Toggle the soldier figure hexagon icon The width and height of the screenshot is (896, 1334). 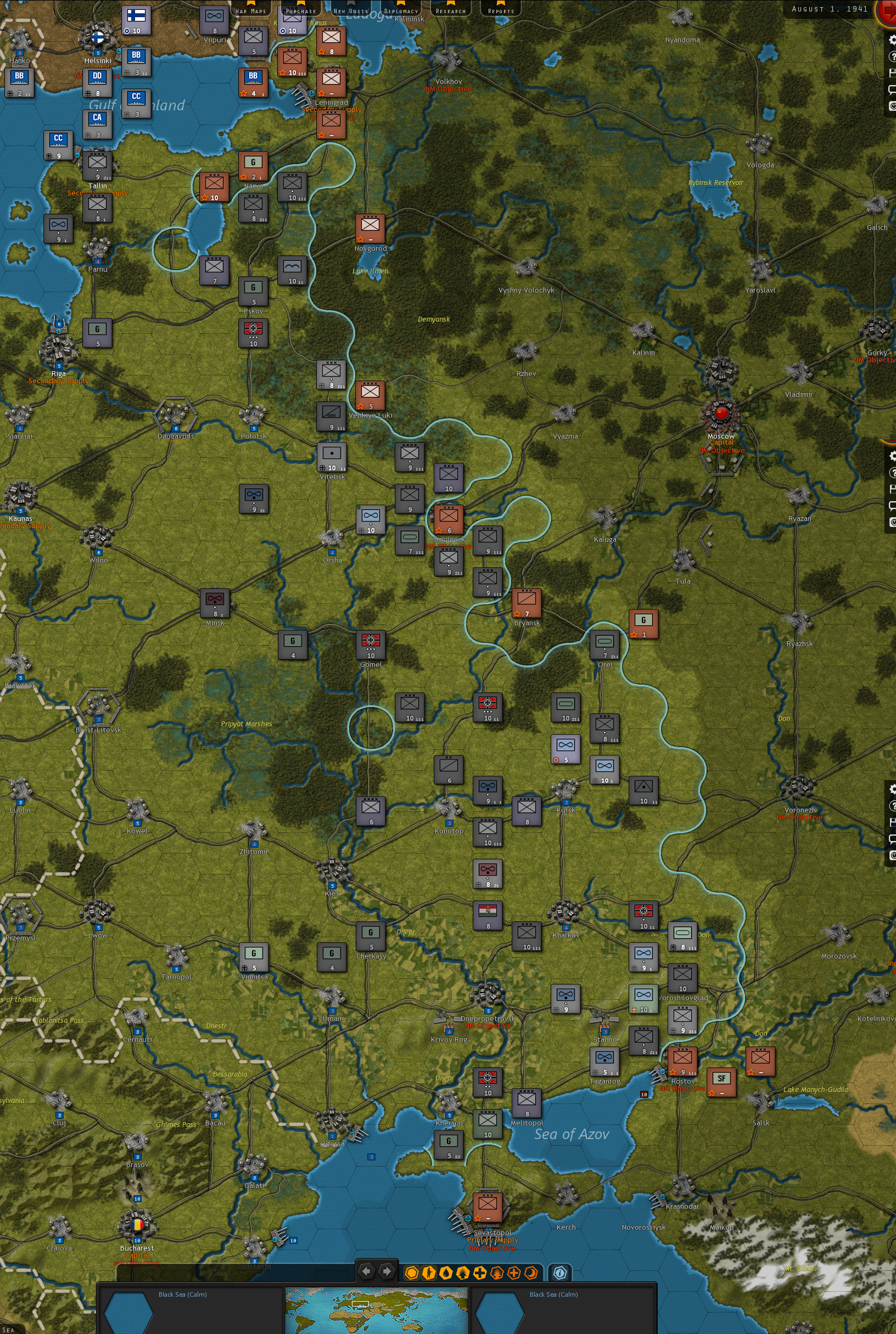coord(429,1273)
